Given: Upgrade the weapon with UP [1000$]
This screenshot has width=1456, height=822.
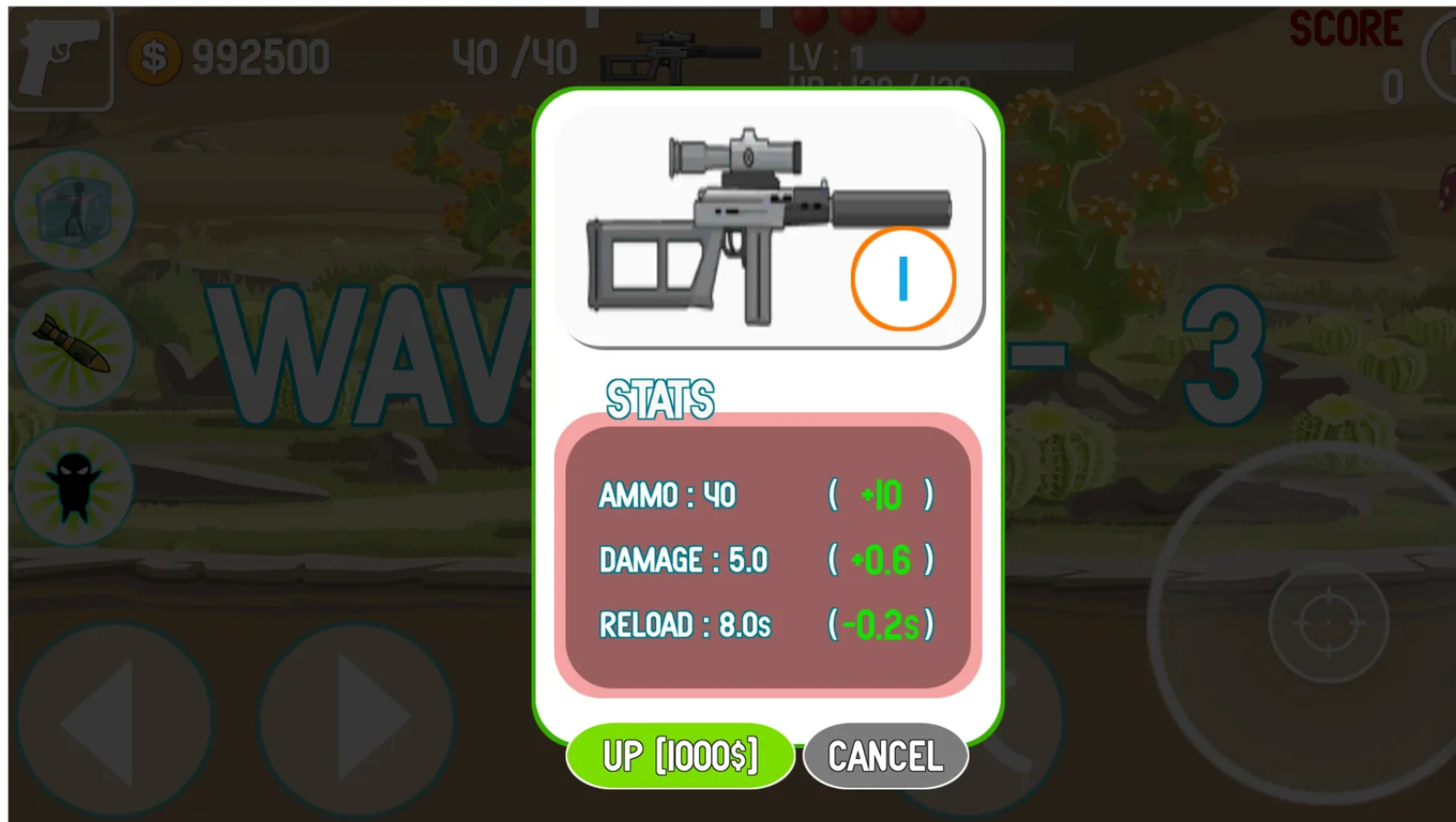Looking at the screenshot, I should [x=680, y=755].
